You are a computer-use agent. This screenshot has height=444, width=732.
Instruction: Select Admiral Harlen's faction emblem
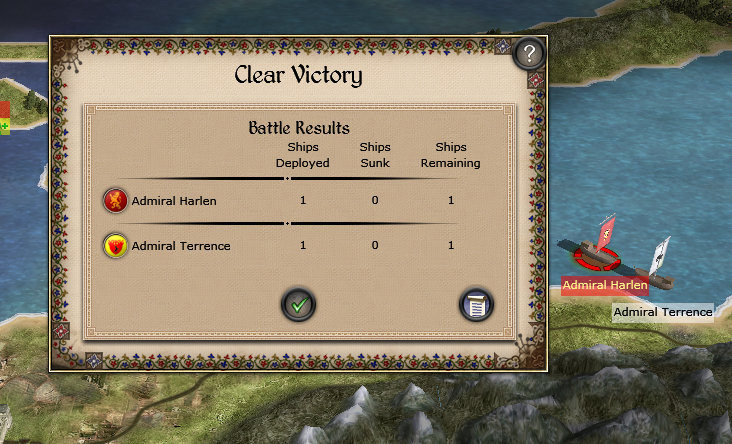[116, 200]
